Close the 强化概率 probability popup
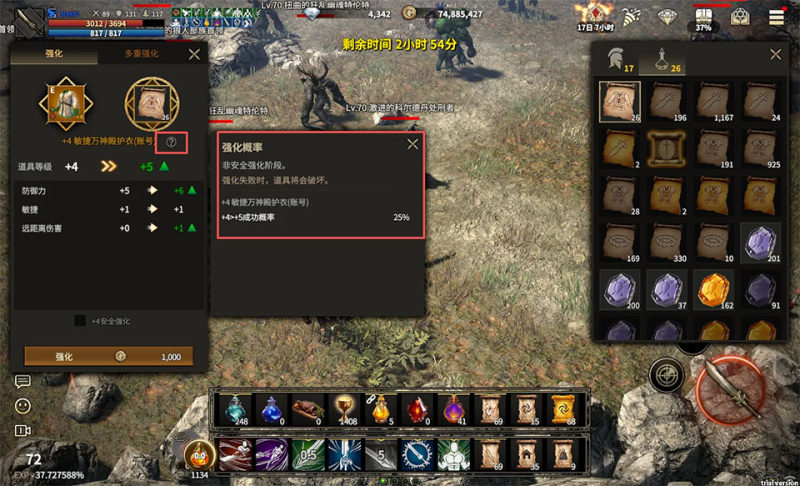The image size is (800, 486). [412, 145]
